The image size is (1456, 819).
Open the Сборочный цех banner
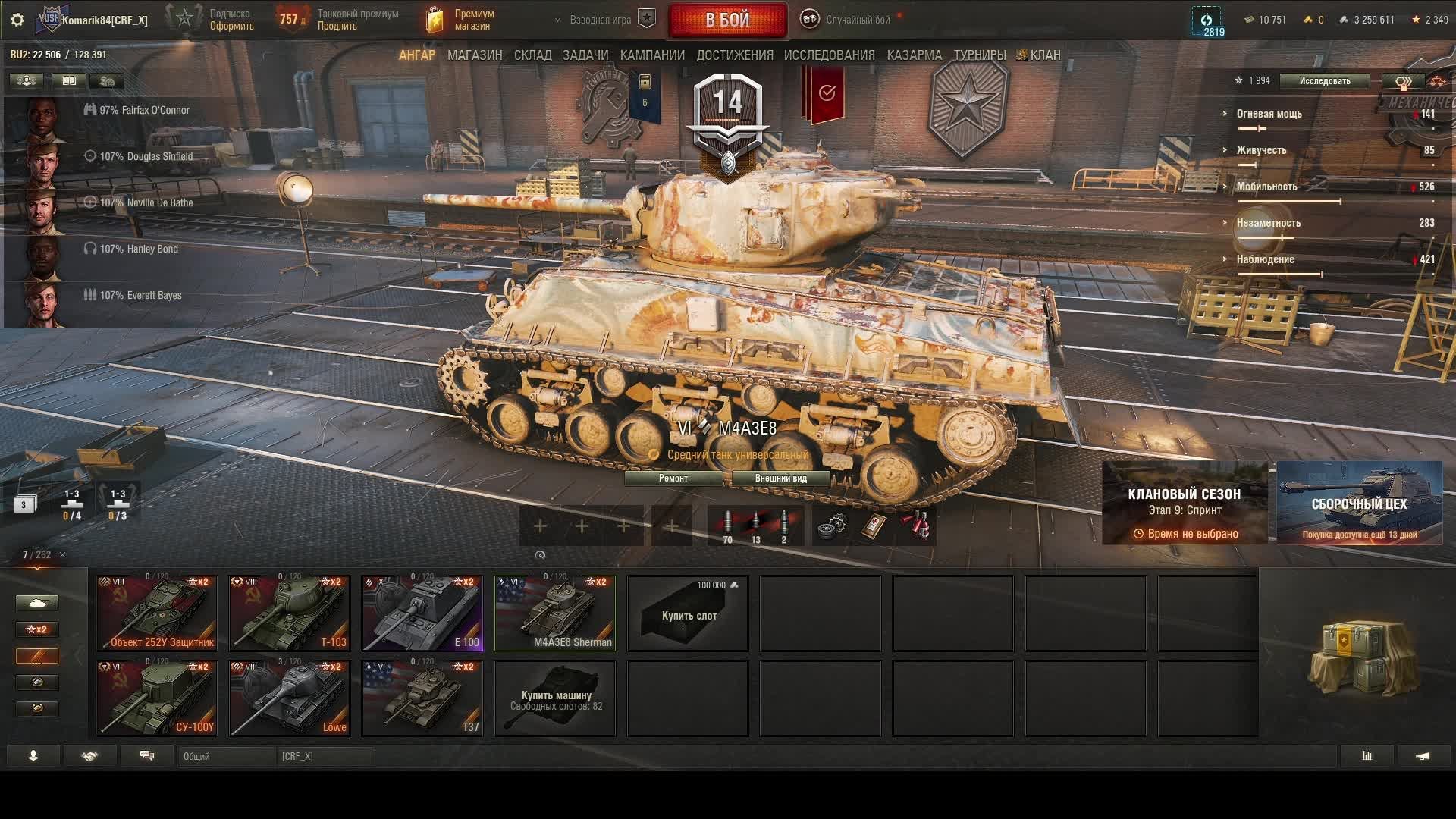pyautogui.click(x=1359, y=503)
